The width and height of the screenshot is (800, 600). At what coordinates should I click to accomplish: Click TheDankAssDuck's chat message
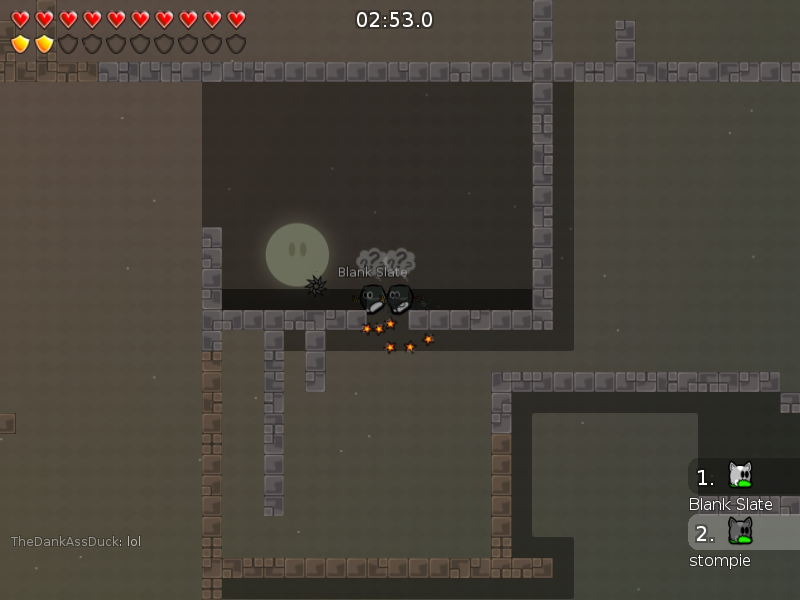pos(76,542)
